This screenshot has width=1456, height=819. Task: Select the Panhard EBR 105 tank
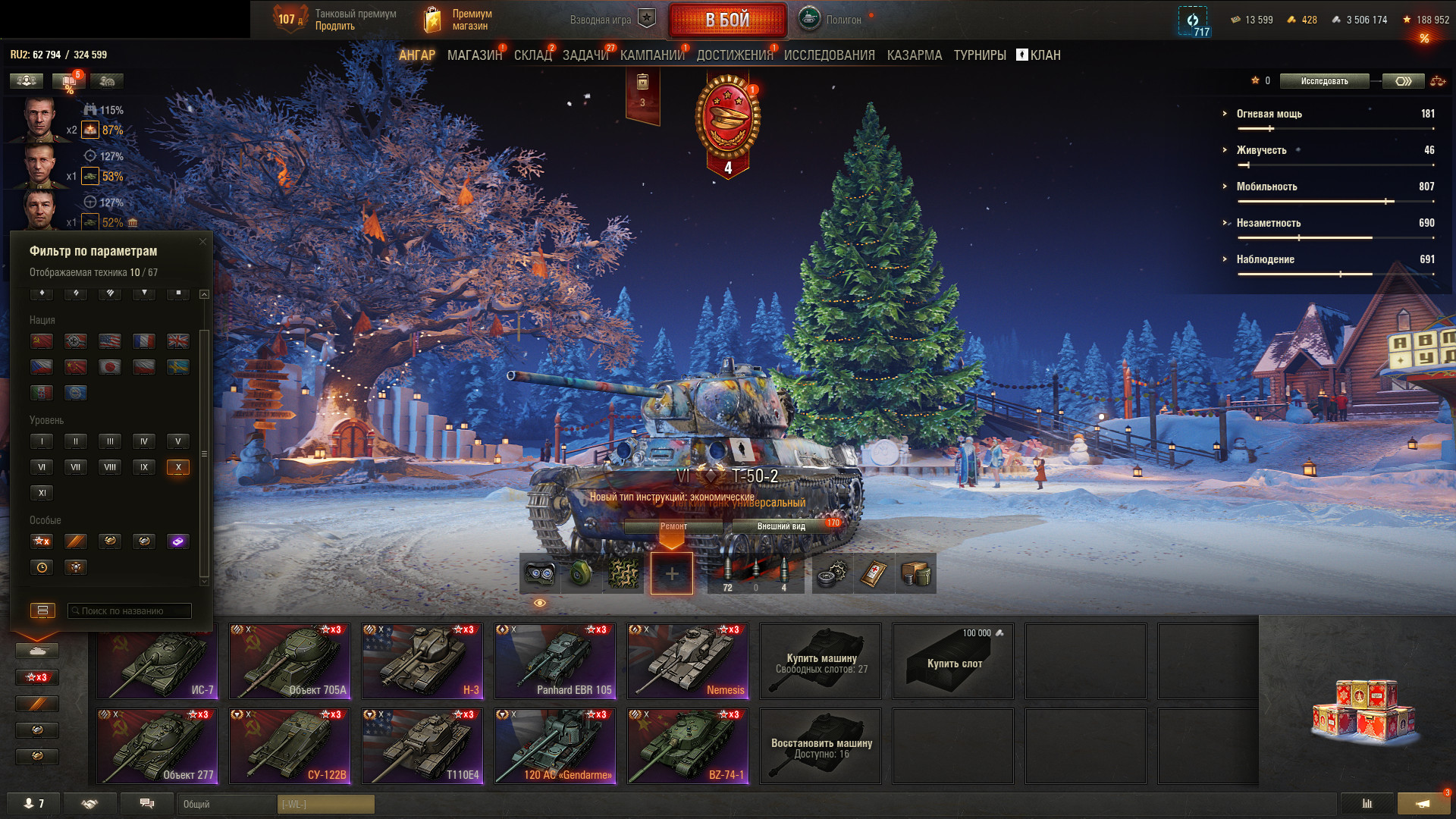[x=555, y=661]
